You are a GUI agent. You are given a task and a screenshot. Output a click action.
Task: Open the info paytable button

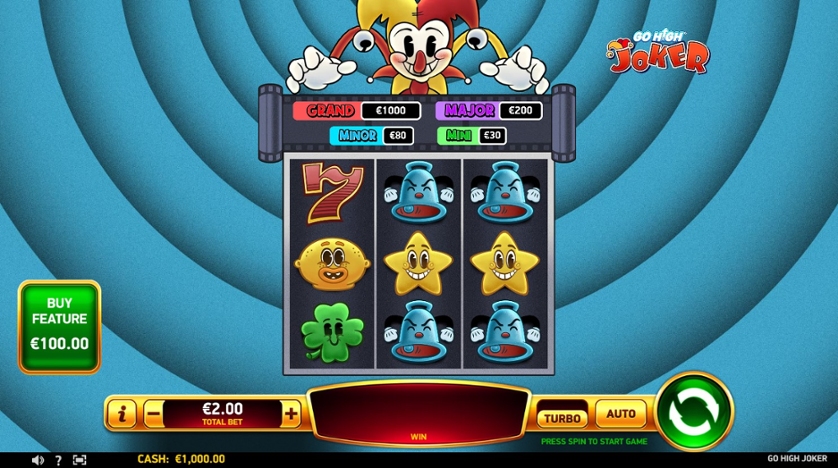tap(121, 413)
